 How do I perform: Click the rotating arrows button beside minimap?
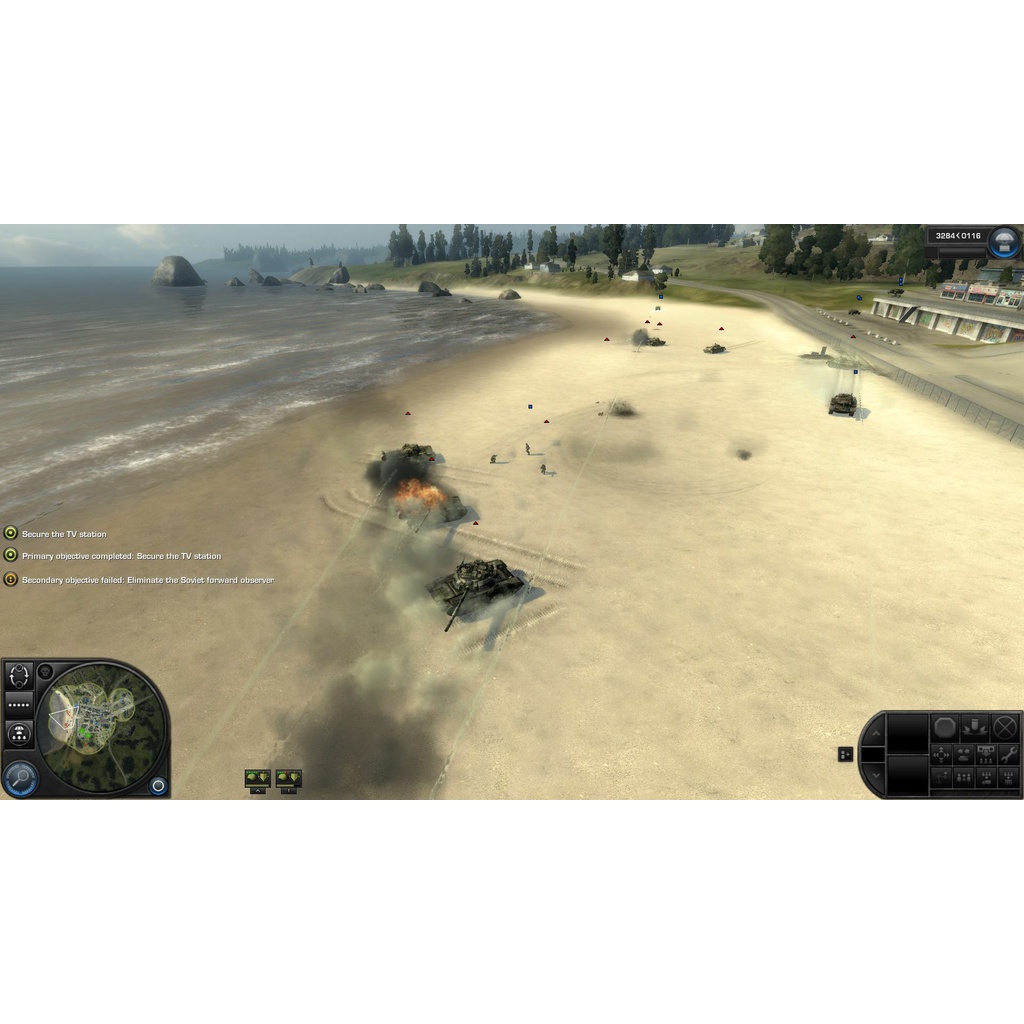pyautogui.click(x=19, y=675)
